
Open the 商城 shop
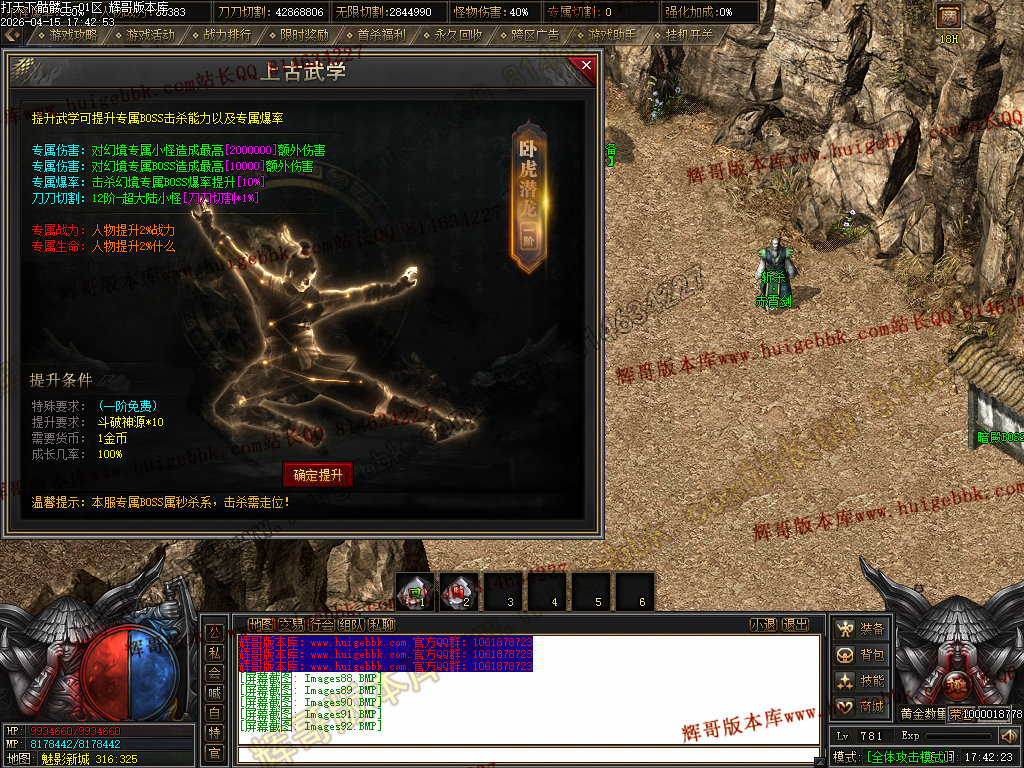point(862,707)
